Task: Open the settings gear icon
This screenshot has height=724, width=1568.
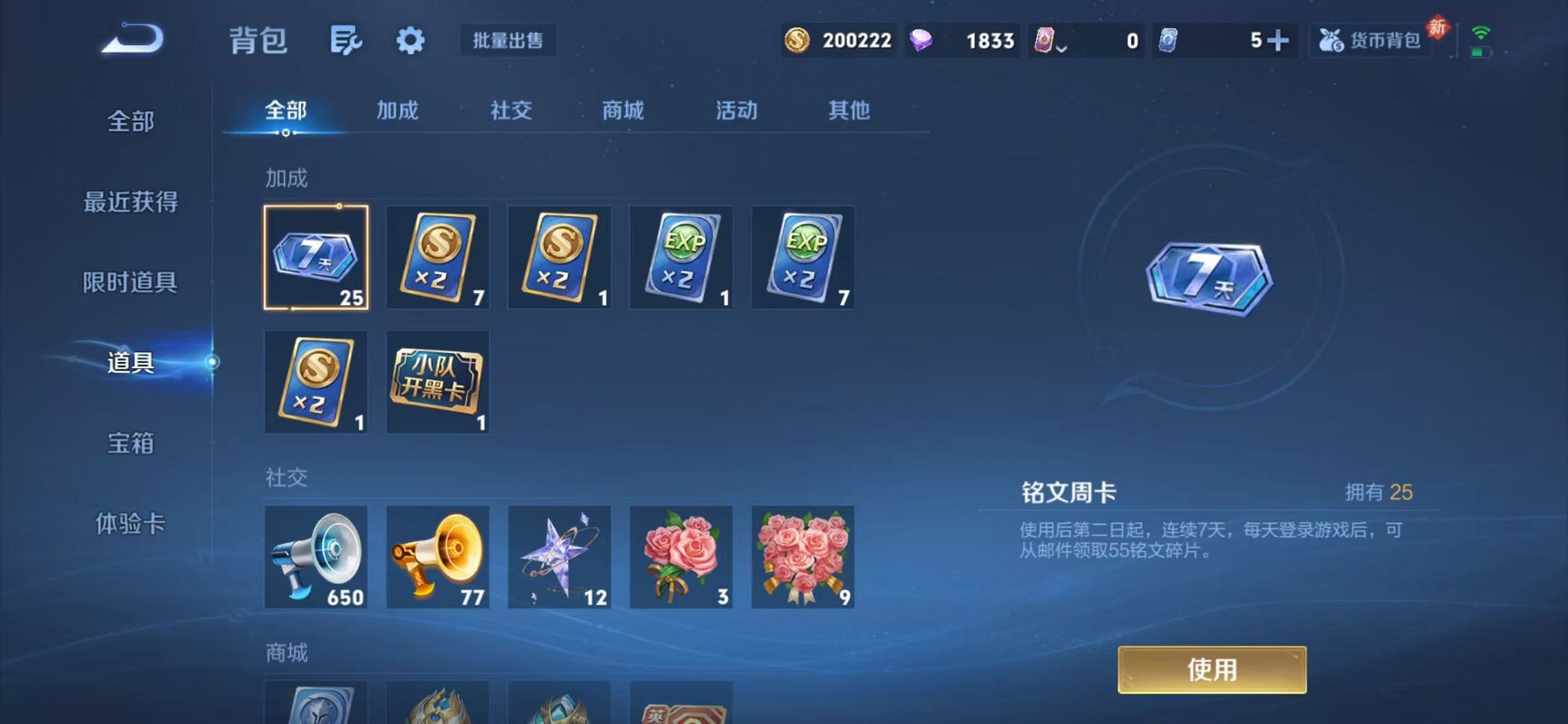Action: click(410, 41)
